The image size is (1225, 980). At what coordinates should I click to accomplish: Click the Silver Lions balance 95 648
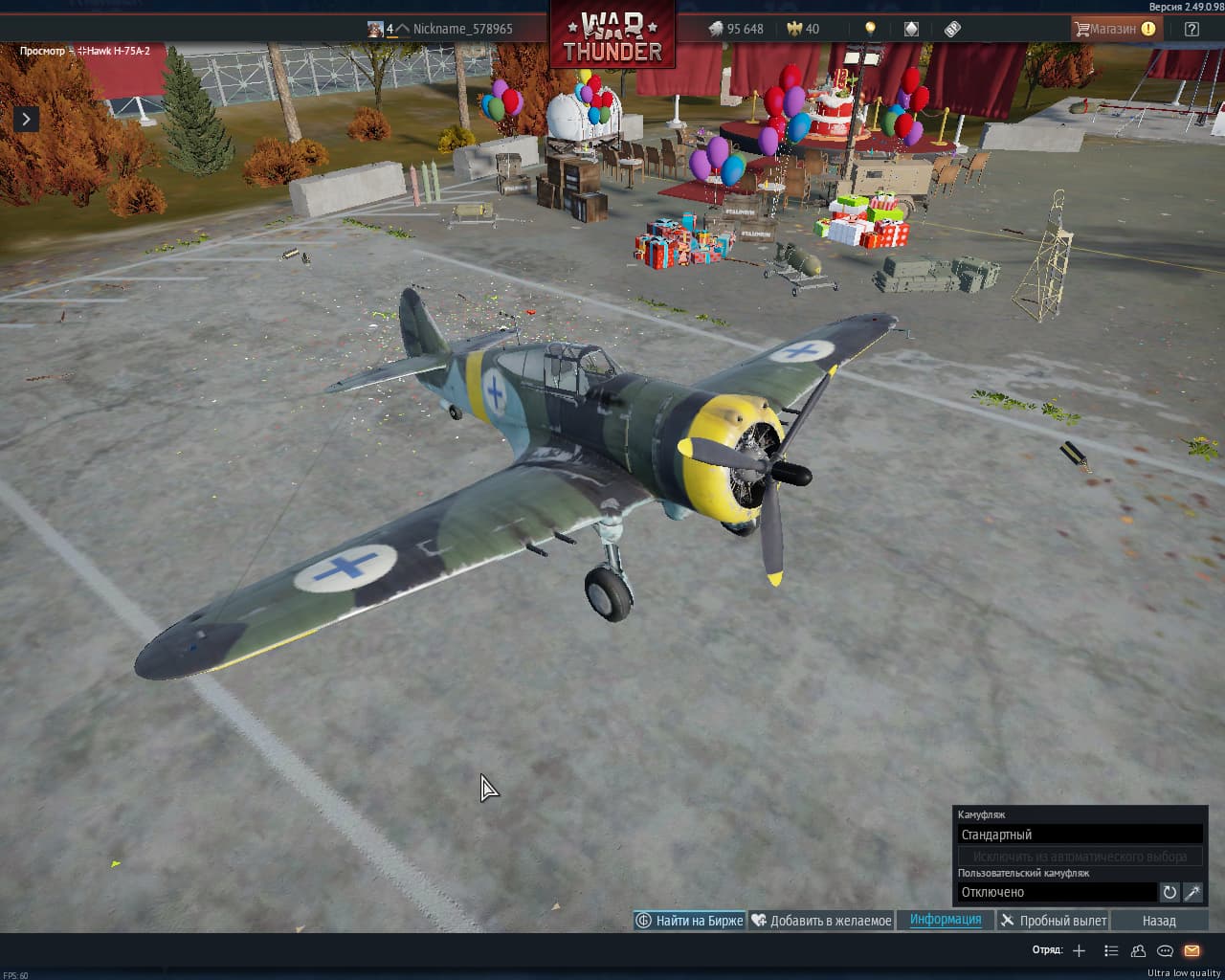(x=736, y=29)
